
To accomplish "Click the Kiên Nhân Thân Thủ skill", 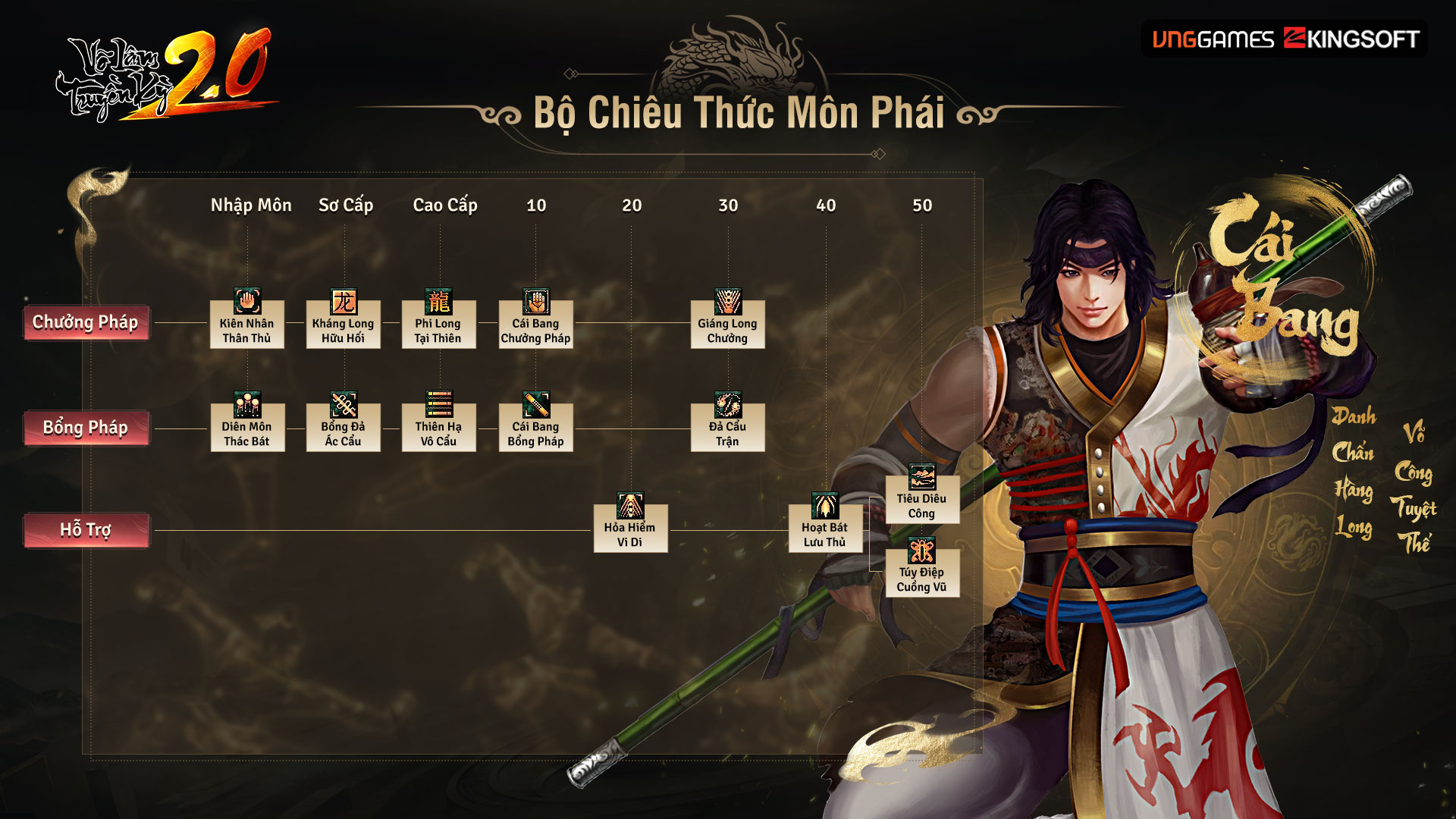I will click(x=247, y=320).
